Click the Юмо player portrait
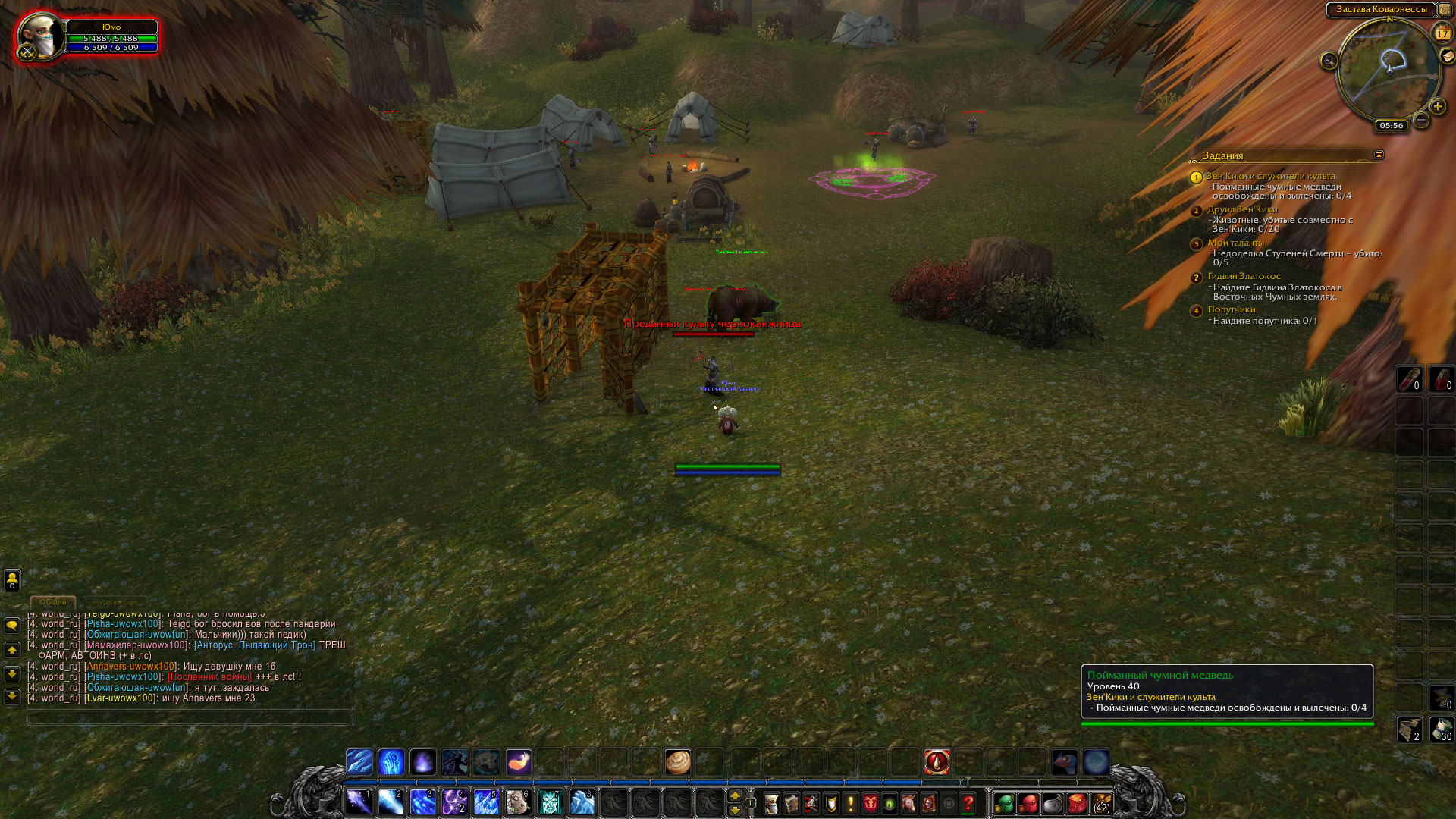Screen dimensions: 1456x819 click(40, 36)
